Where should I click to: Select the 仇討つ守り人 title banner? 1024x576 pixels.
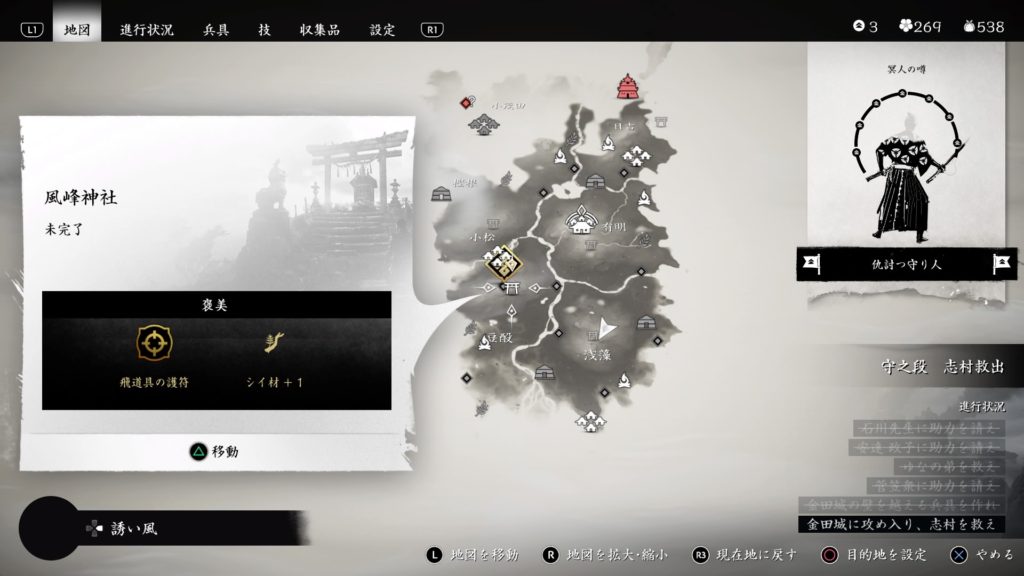click(x=907, y=264)
